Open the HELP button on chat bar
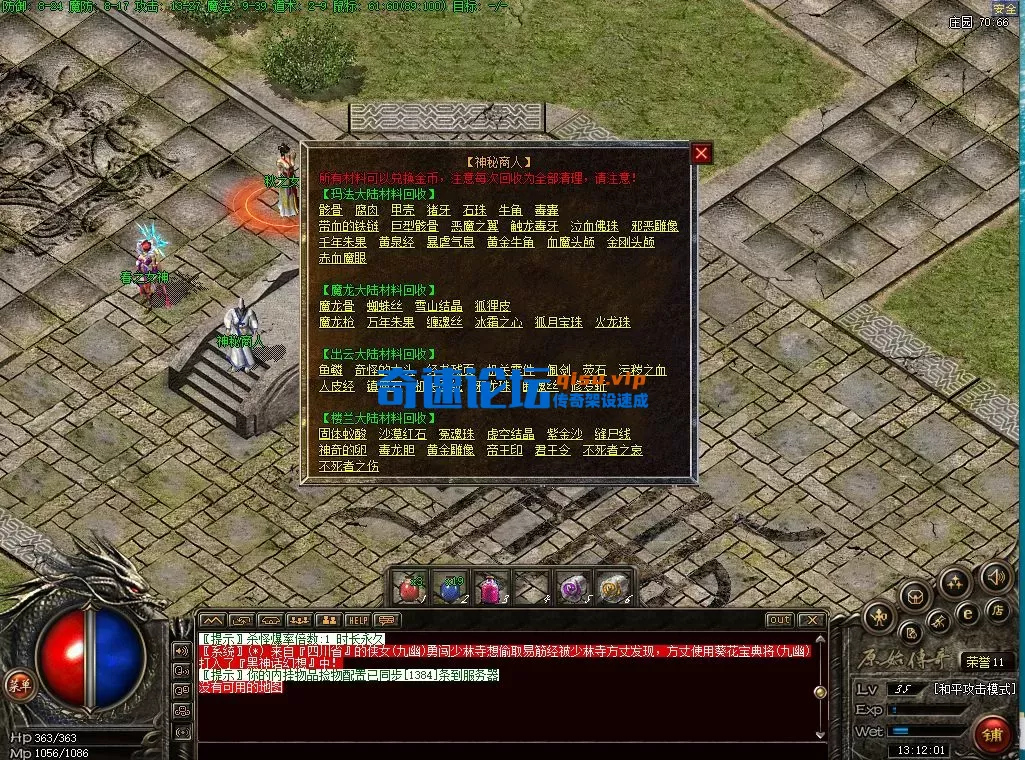 [x=357, y=620]
